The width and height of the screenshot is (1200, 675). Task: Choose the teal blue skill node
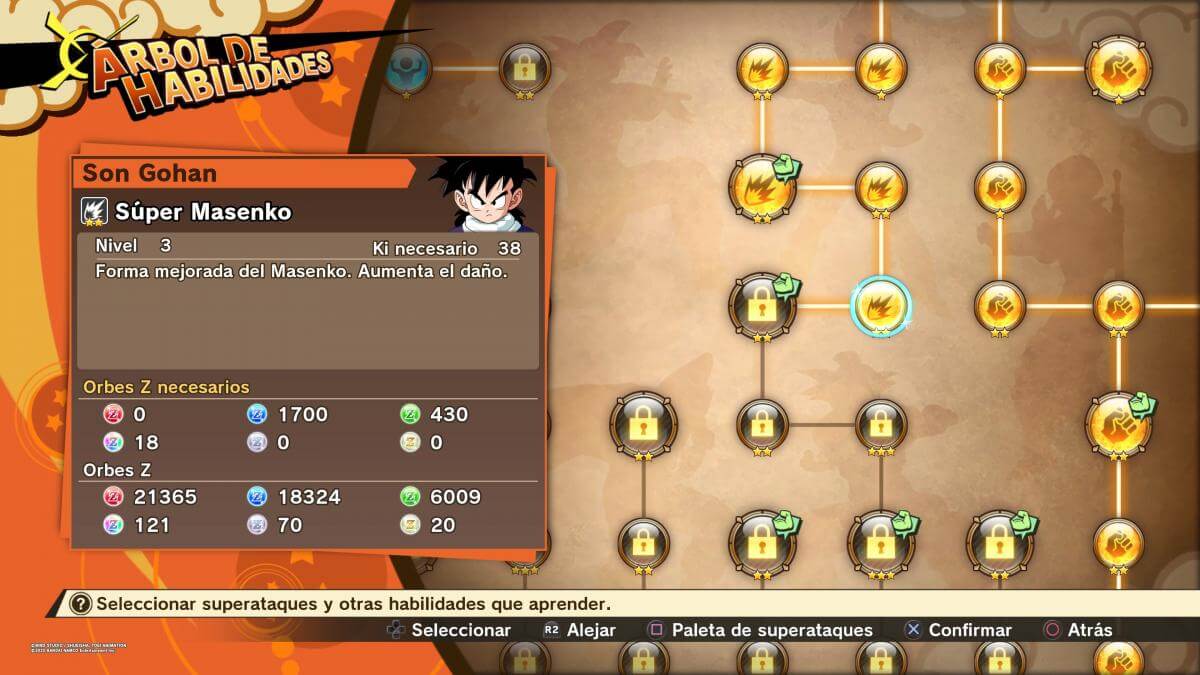point(406,68)
